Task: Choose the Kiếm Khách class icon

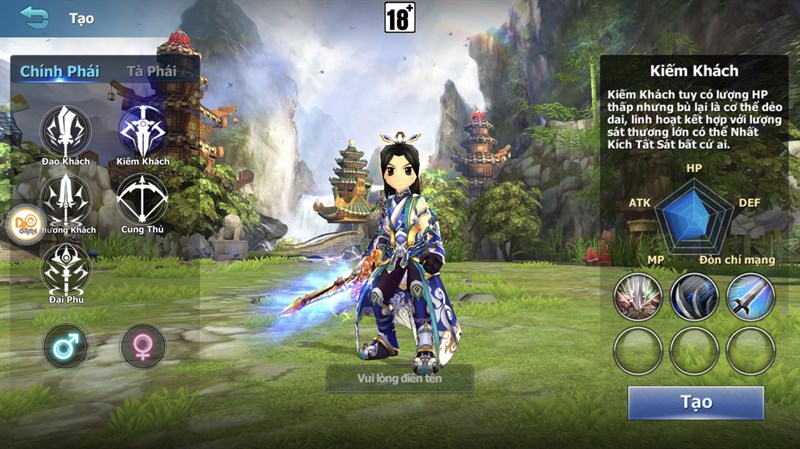Action: point(143,130)
